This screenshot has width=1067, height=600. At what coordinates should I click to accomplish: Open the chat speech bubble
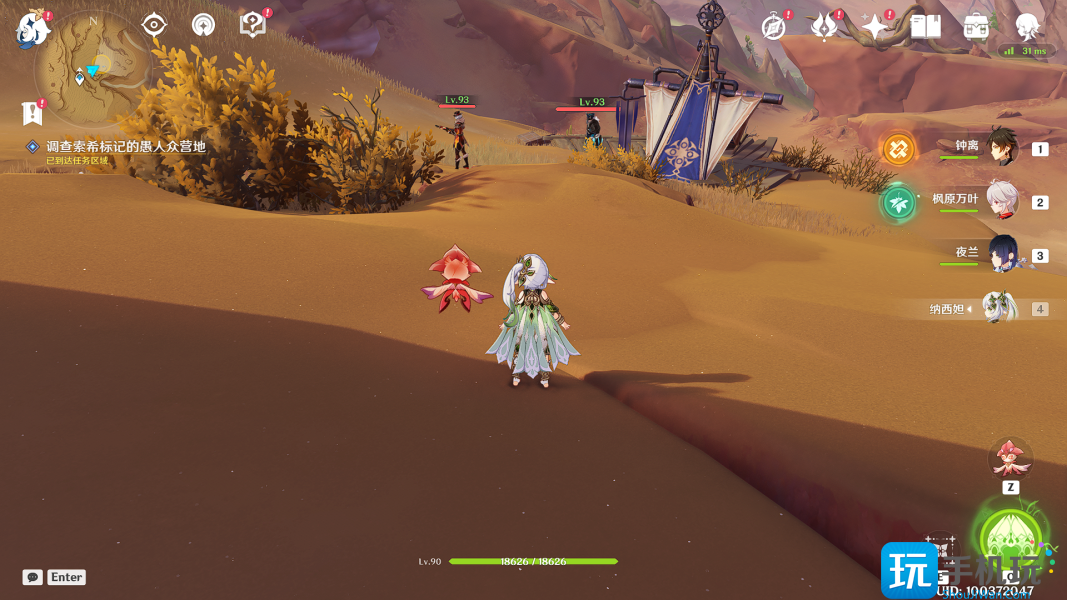(x=33, y=577)
